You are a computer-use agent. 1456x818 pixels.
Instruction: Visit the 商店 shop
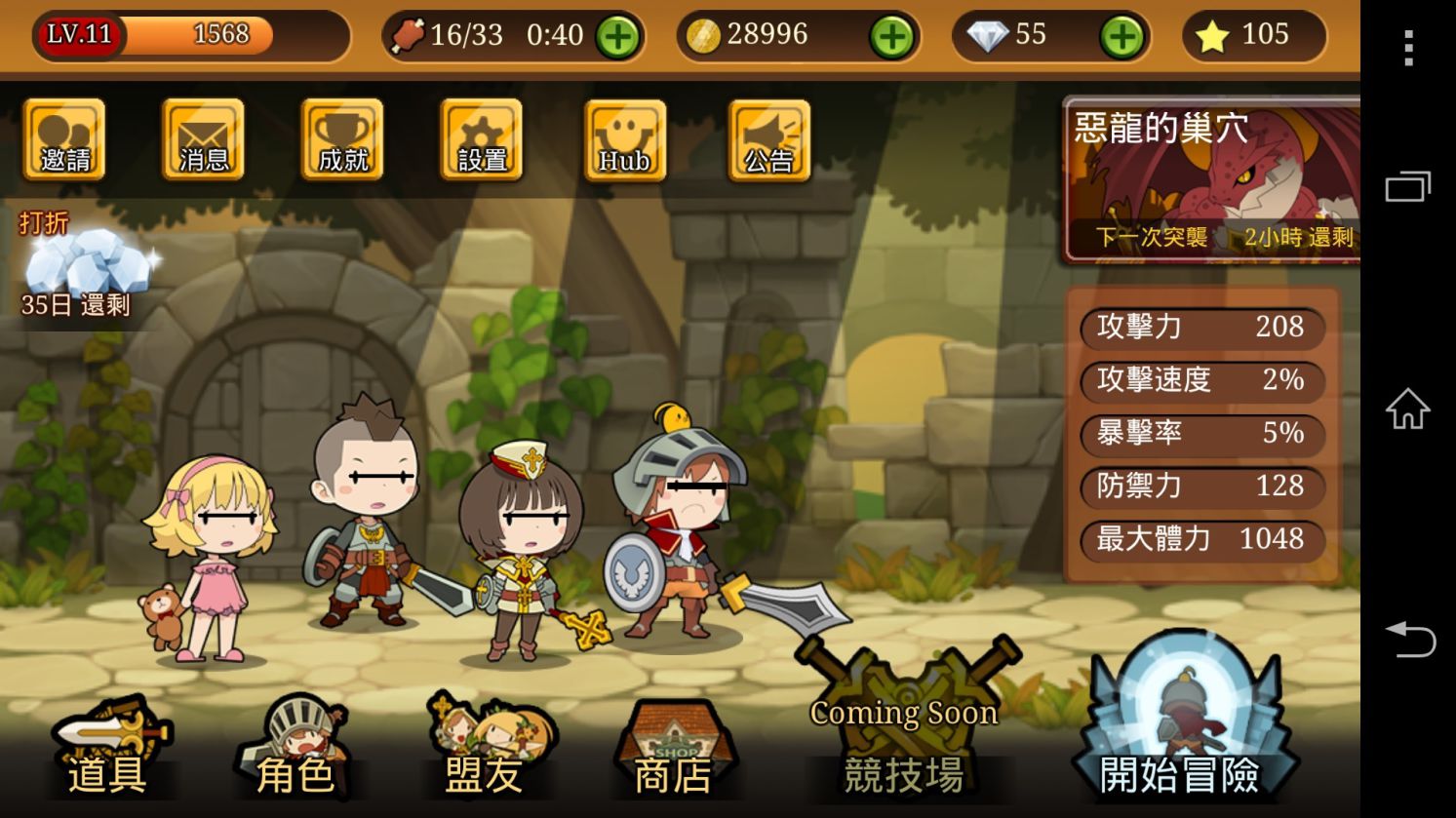(x=673, y=753)
